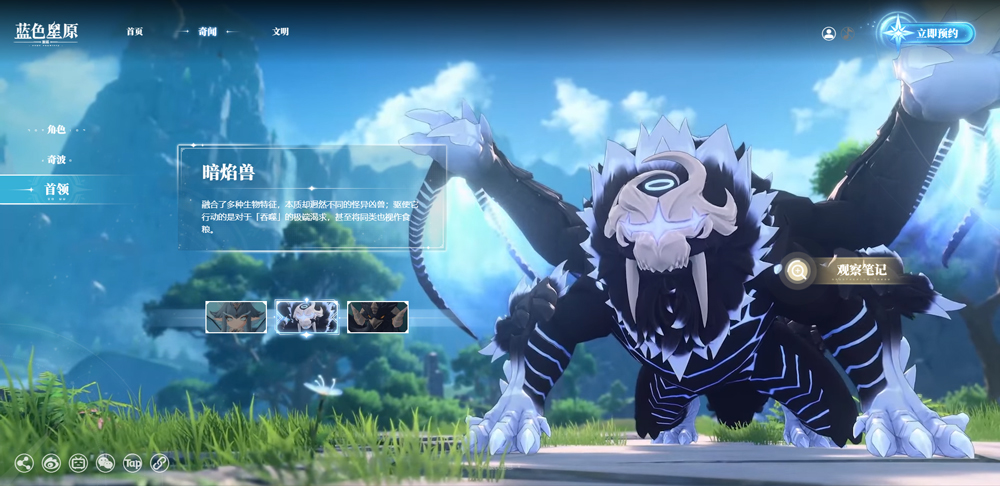Image resolution: width=1000 pixels, height=486 pixels.
Task: Click the chain link copy icon
Action: (159, 463)
